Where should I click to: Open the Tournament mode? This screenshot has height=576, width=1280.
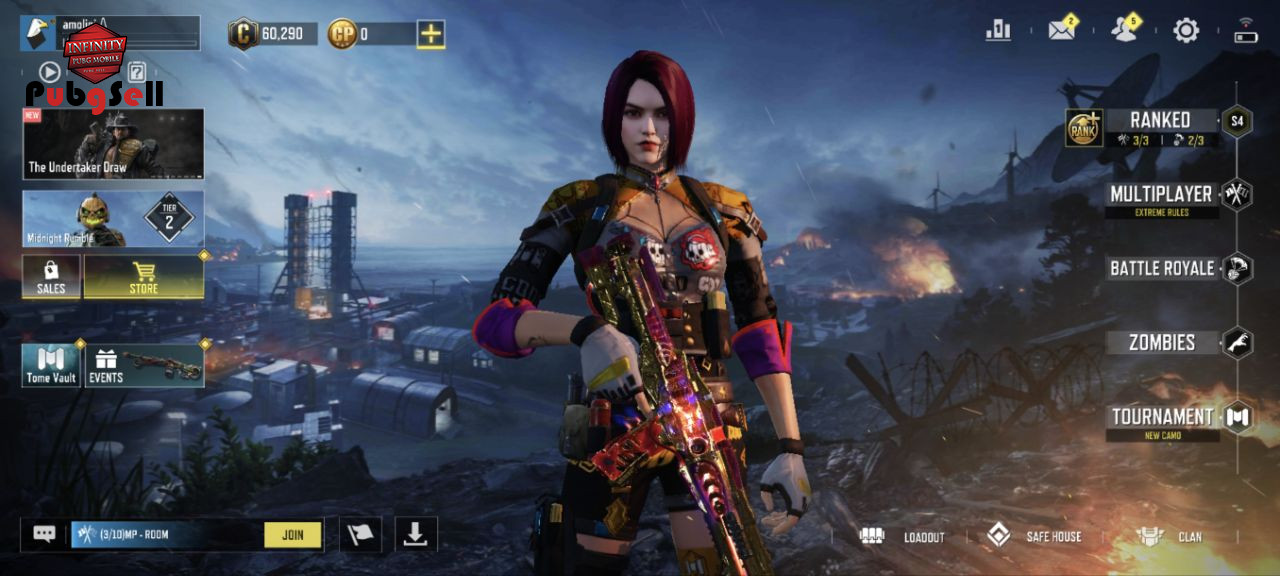[x=1162, y=417]
